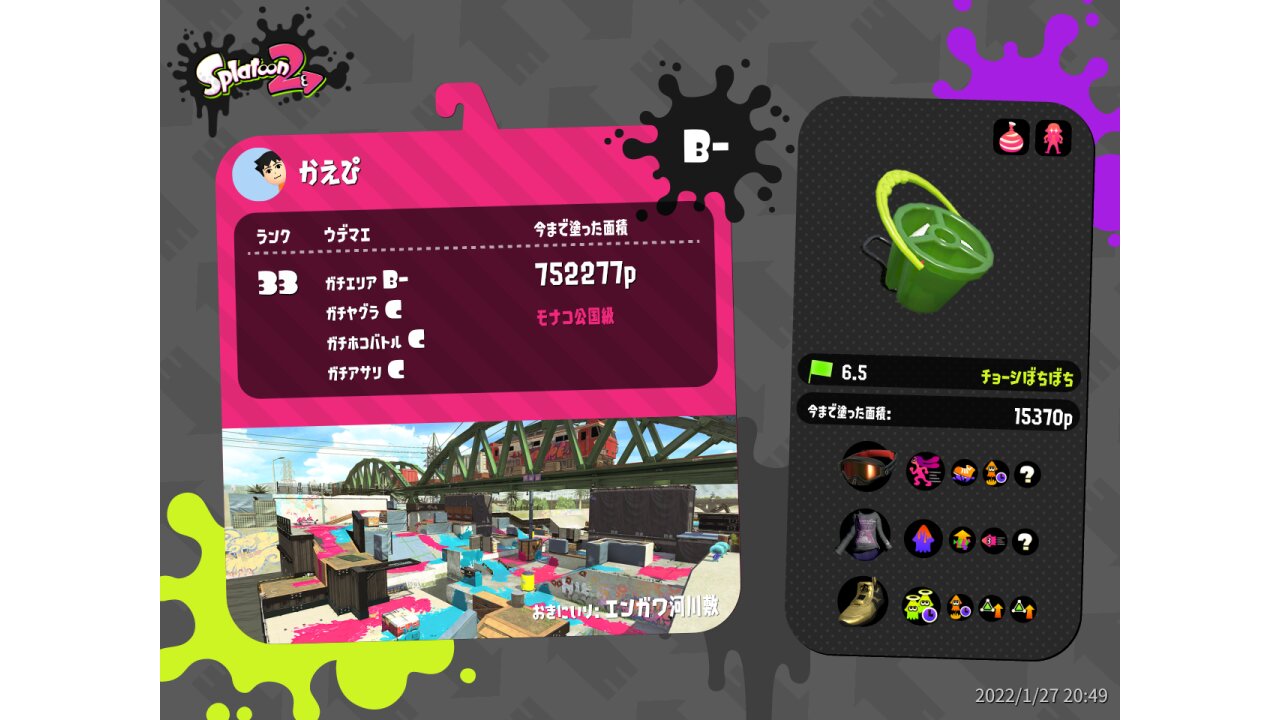Click the two-squid halo main ability on shoes
Image resolution: width=1280 pixels, height=720 pixels.
click(x=920, y=606)
